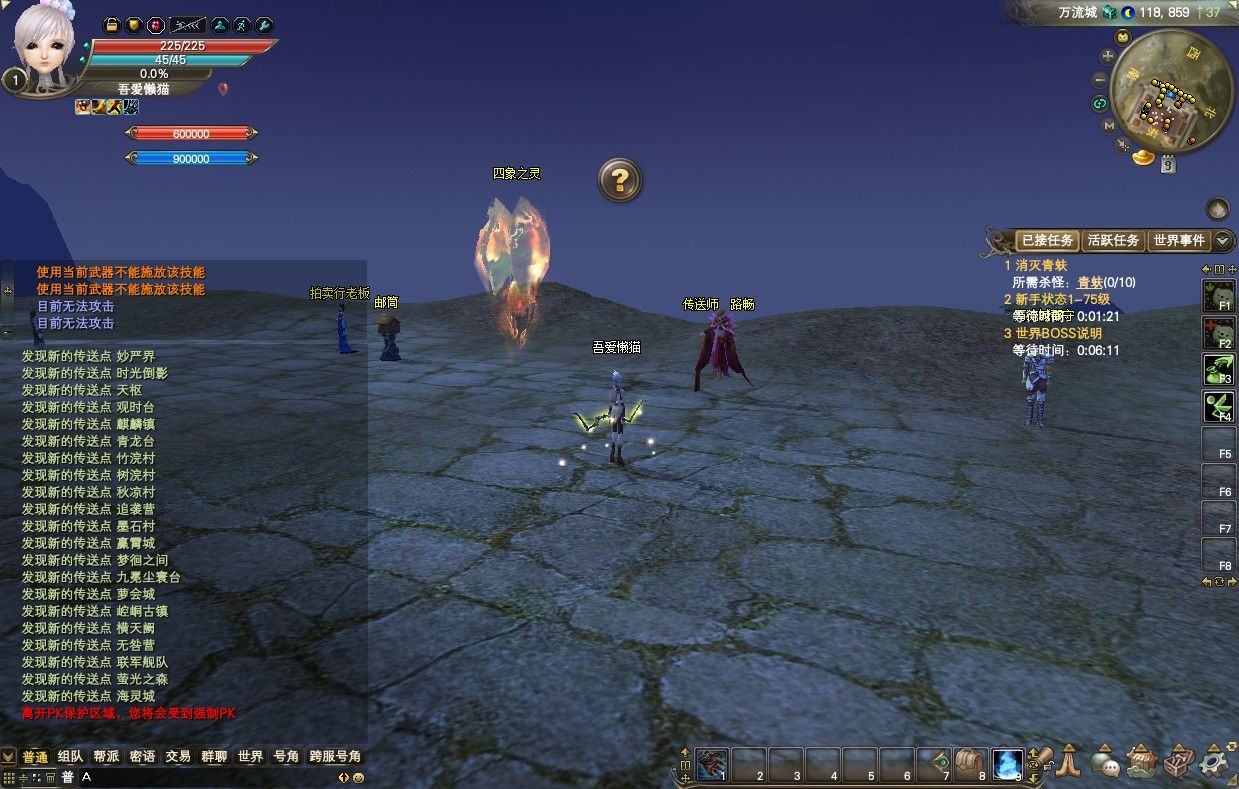Switch to the 活跃任务 quest tab
This screenshot has width=1239, height=789.
point(1113,240)
